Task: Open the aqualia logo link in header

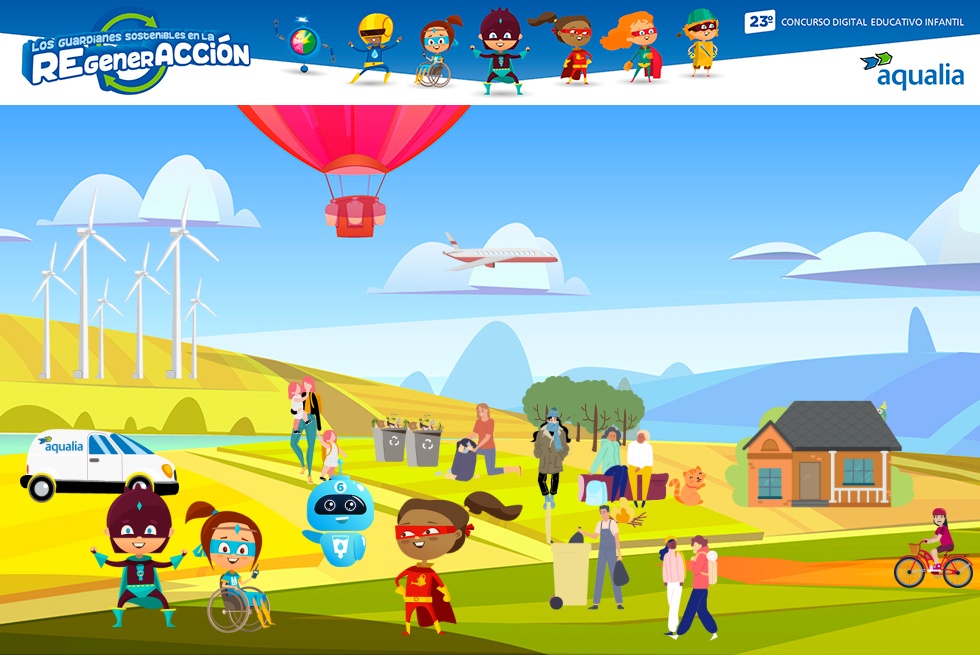Action: [912, 71]
